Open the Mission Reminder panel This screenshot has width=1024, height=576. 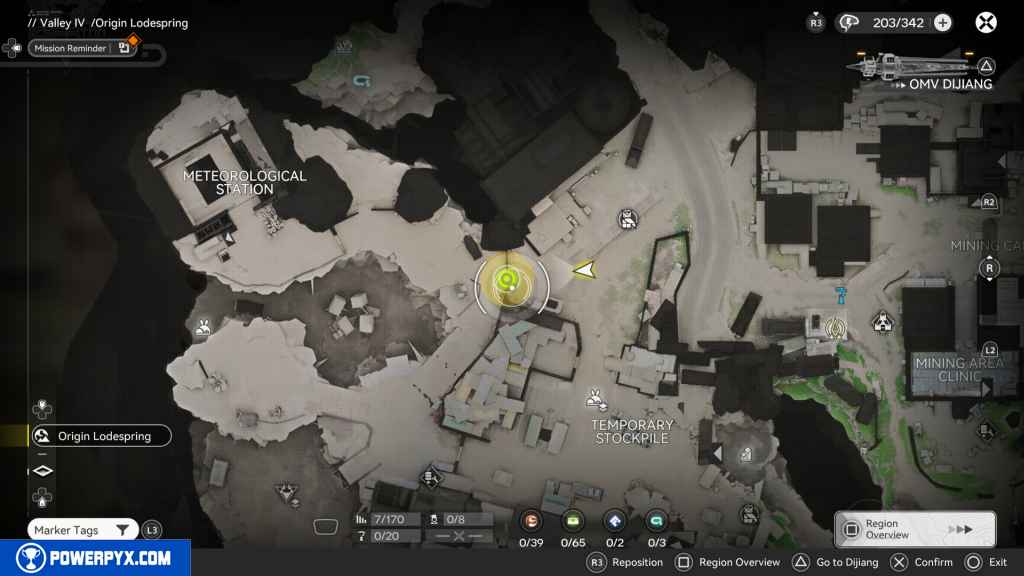coord(82,47)
